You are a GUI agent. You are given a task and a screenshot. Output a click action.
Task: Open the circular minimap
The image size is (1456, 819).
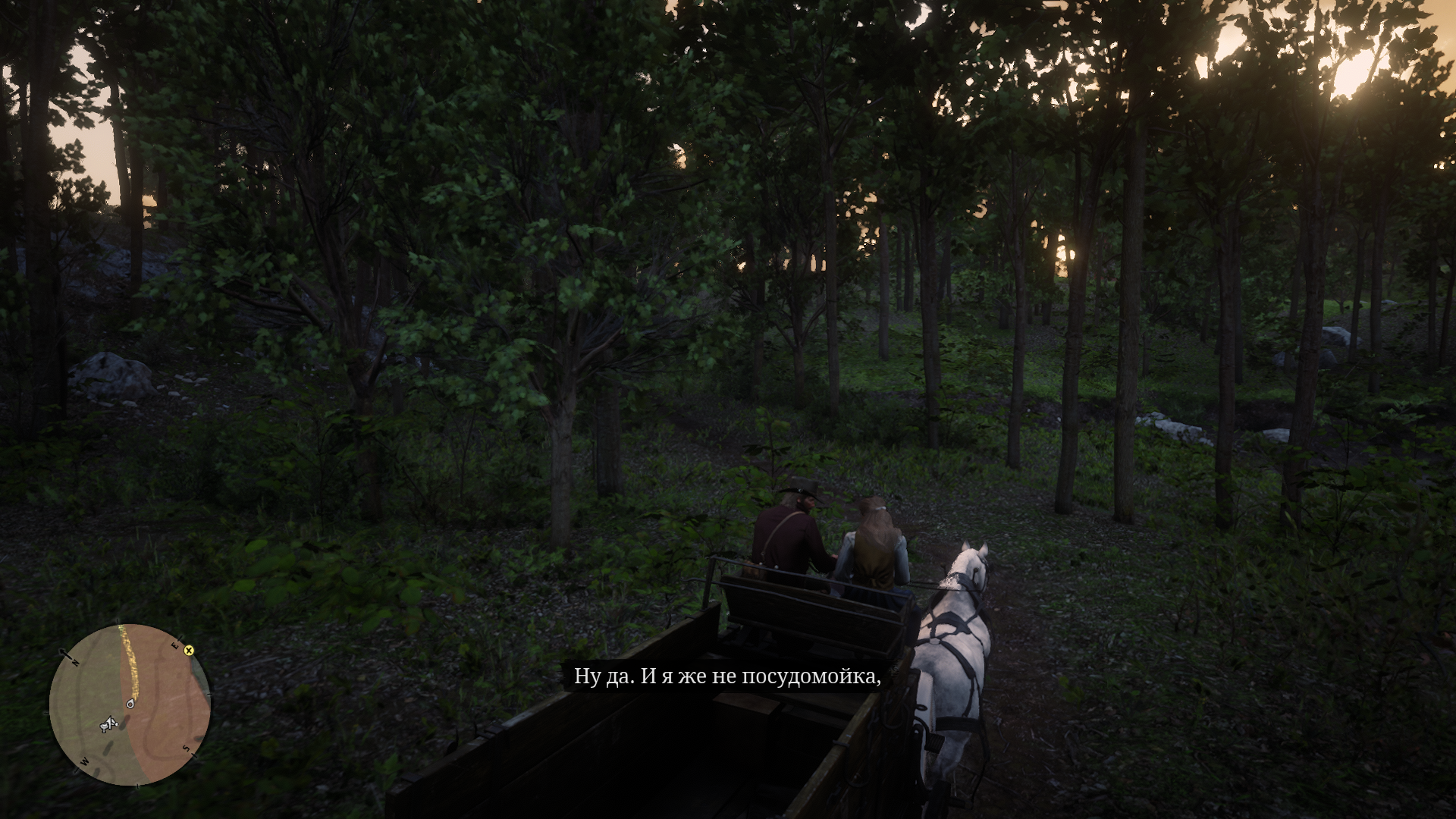pos(130,704)
